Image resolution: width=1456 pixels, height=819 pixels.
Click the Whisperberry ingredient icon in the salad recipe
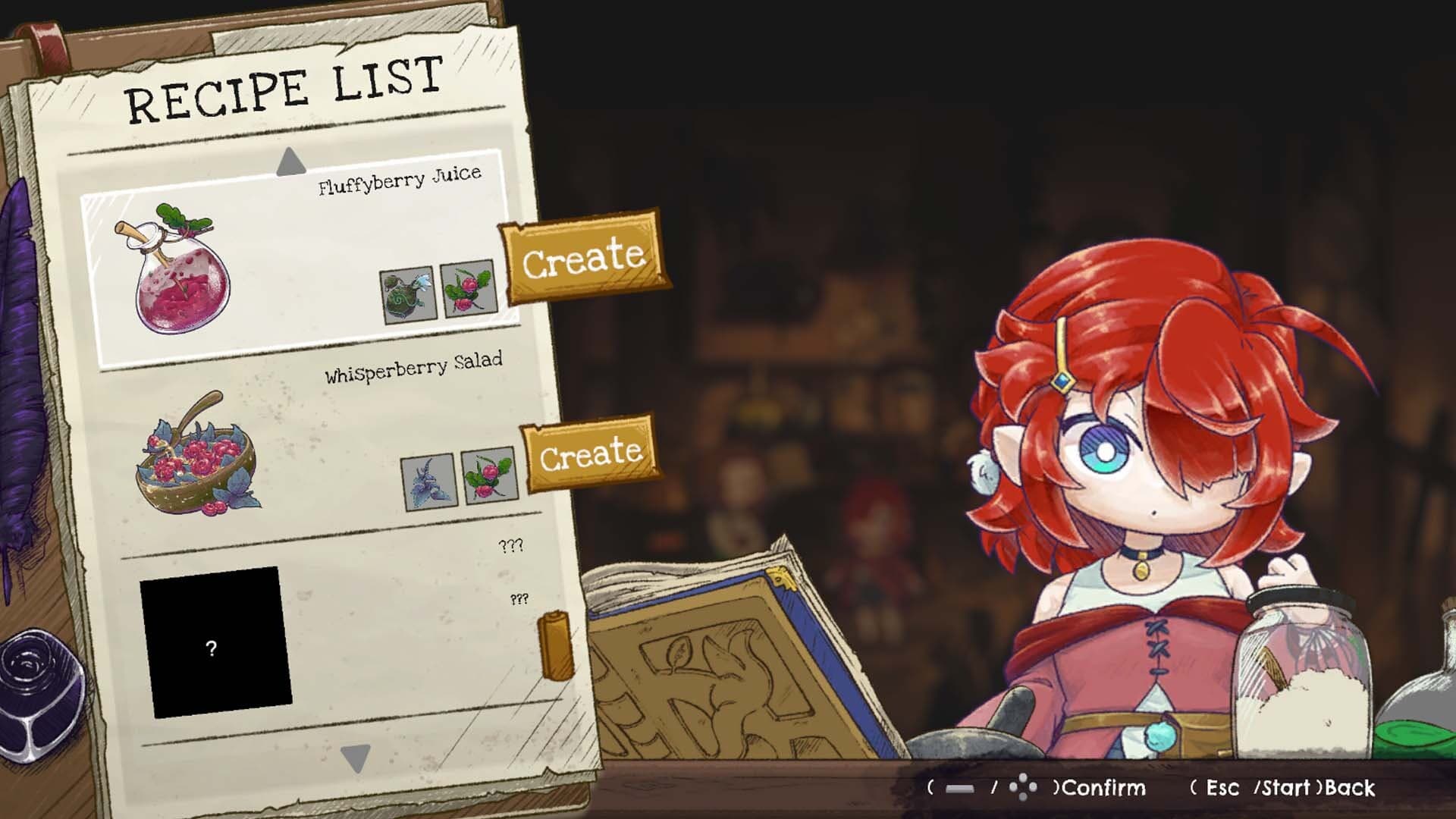click(x=482, y=476)
